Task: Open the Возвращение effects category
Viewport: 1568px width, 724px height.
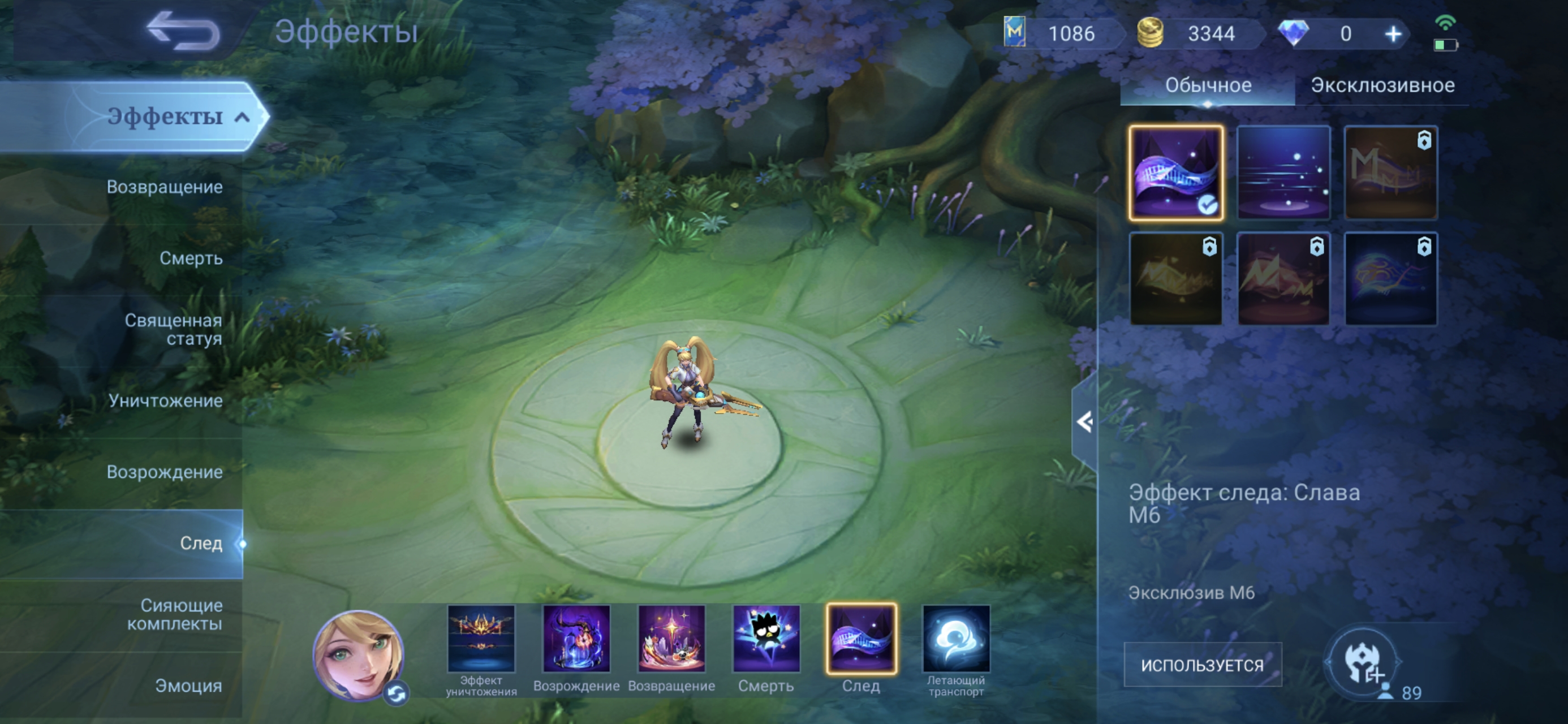Action: click(x=165, y=187)
